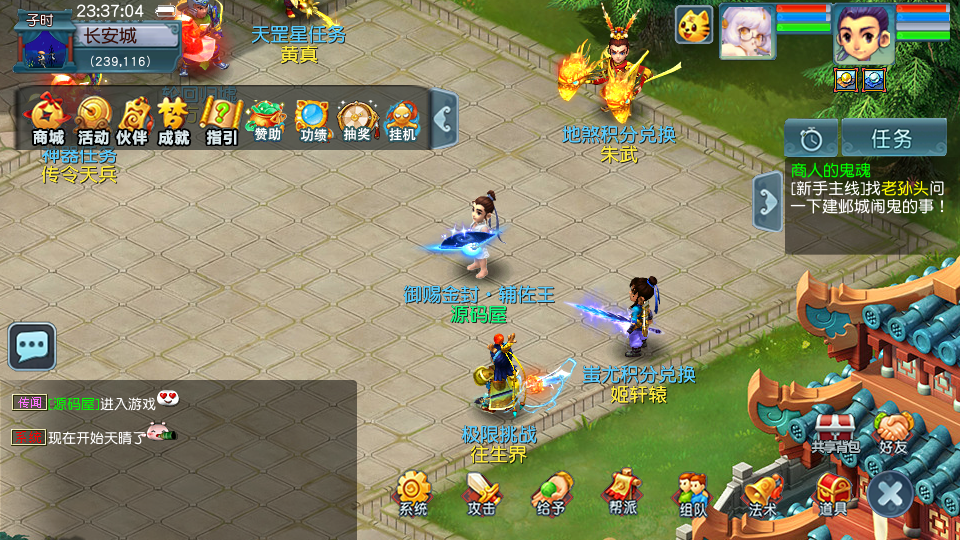The width and height of the screenshot is (960, 540).
Task: Open the 商城 shop icon
Action: [x=48, y=120]
